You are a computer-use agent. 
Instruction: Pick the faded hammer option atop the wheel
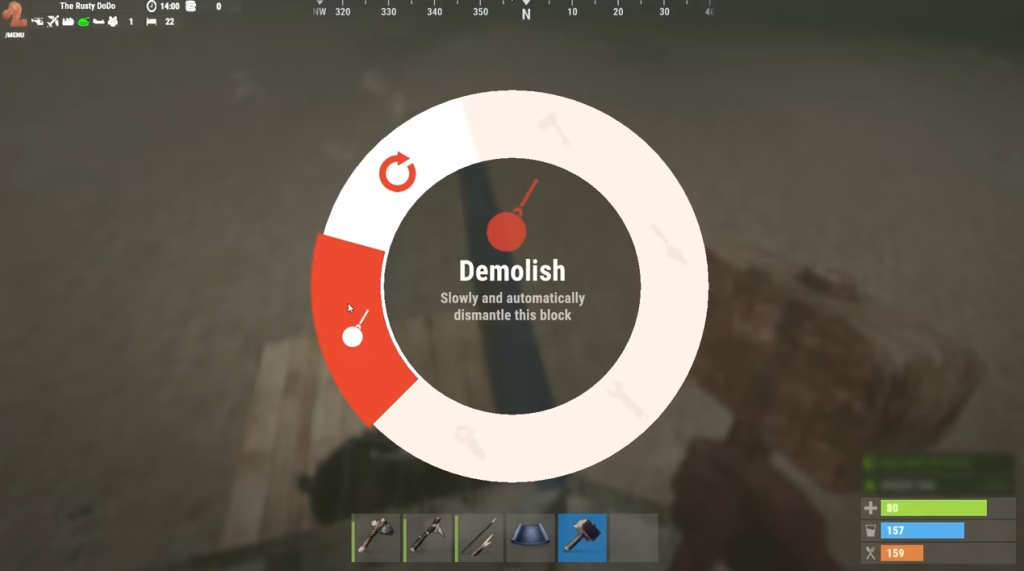click(x=552, y=128)
